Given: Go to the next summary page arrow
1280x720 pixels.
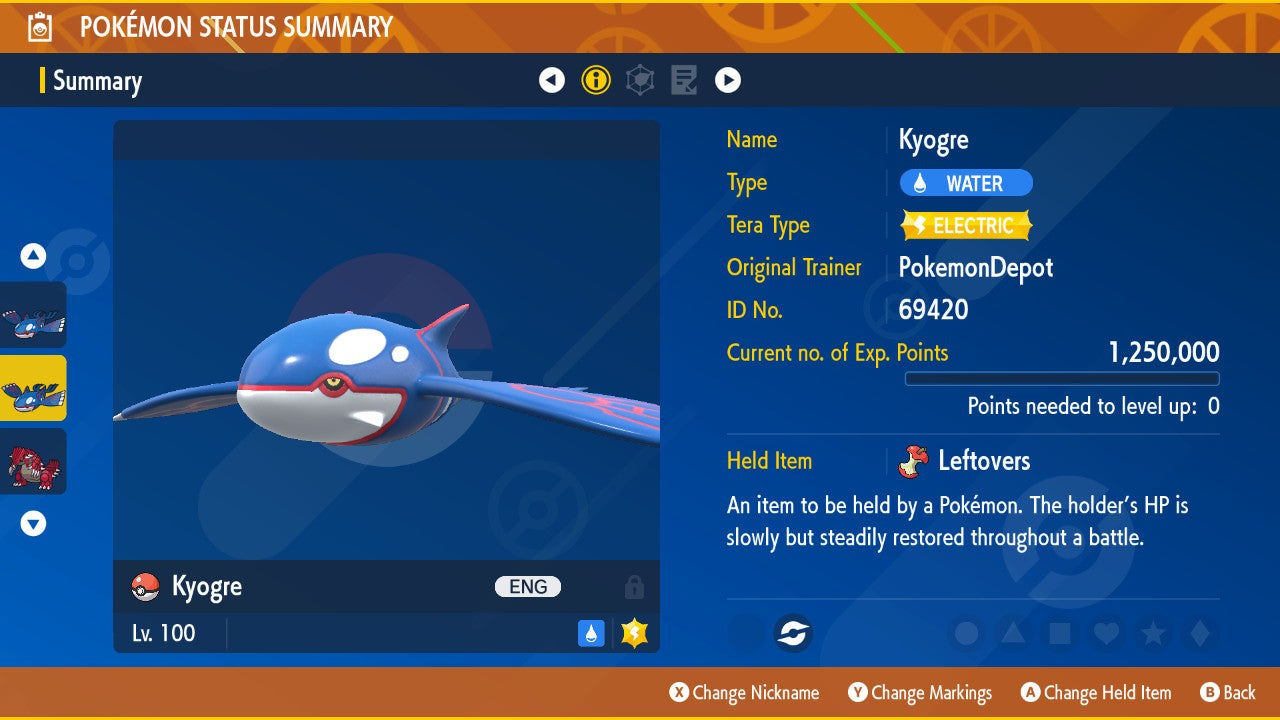Looking at the screenshot, I should click(728, 80).
